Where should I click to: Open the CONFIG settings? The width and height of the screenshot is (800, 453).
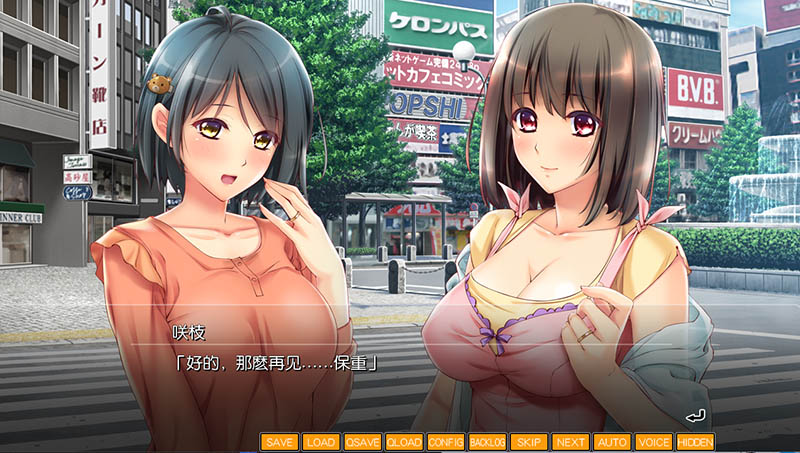click(446, 441)
